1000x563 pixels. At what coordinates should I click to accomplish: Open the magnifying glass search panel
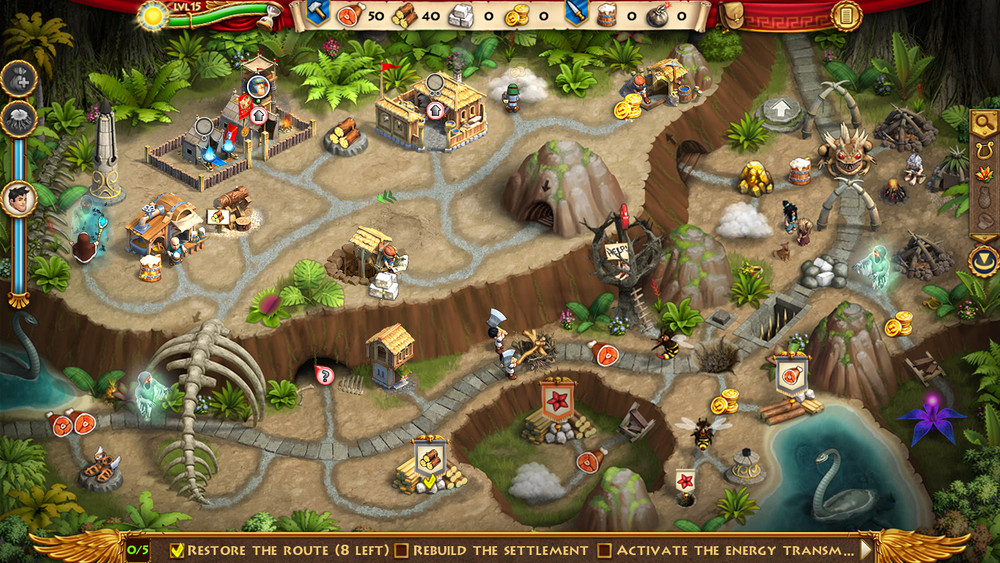click(983, 125)
